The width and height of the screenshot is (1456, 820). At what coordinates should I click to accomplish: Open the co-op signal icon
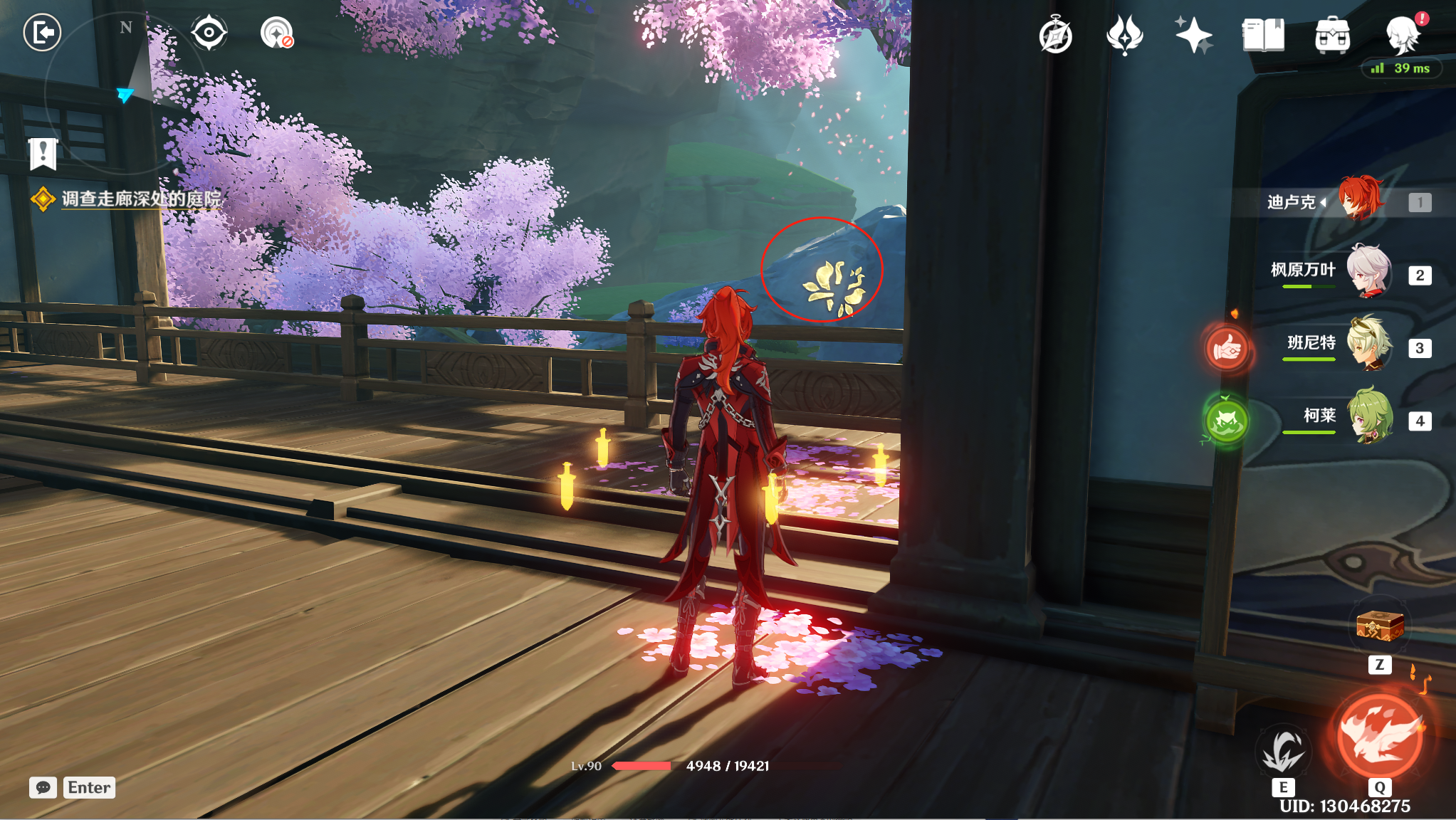pos(276,33)
